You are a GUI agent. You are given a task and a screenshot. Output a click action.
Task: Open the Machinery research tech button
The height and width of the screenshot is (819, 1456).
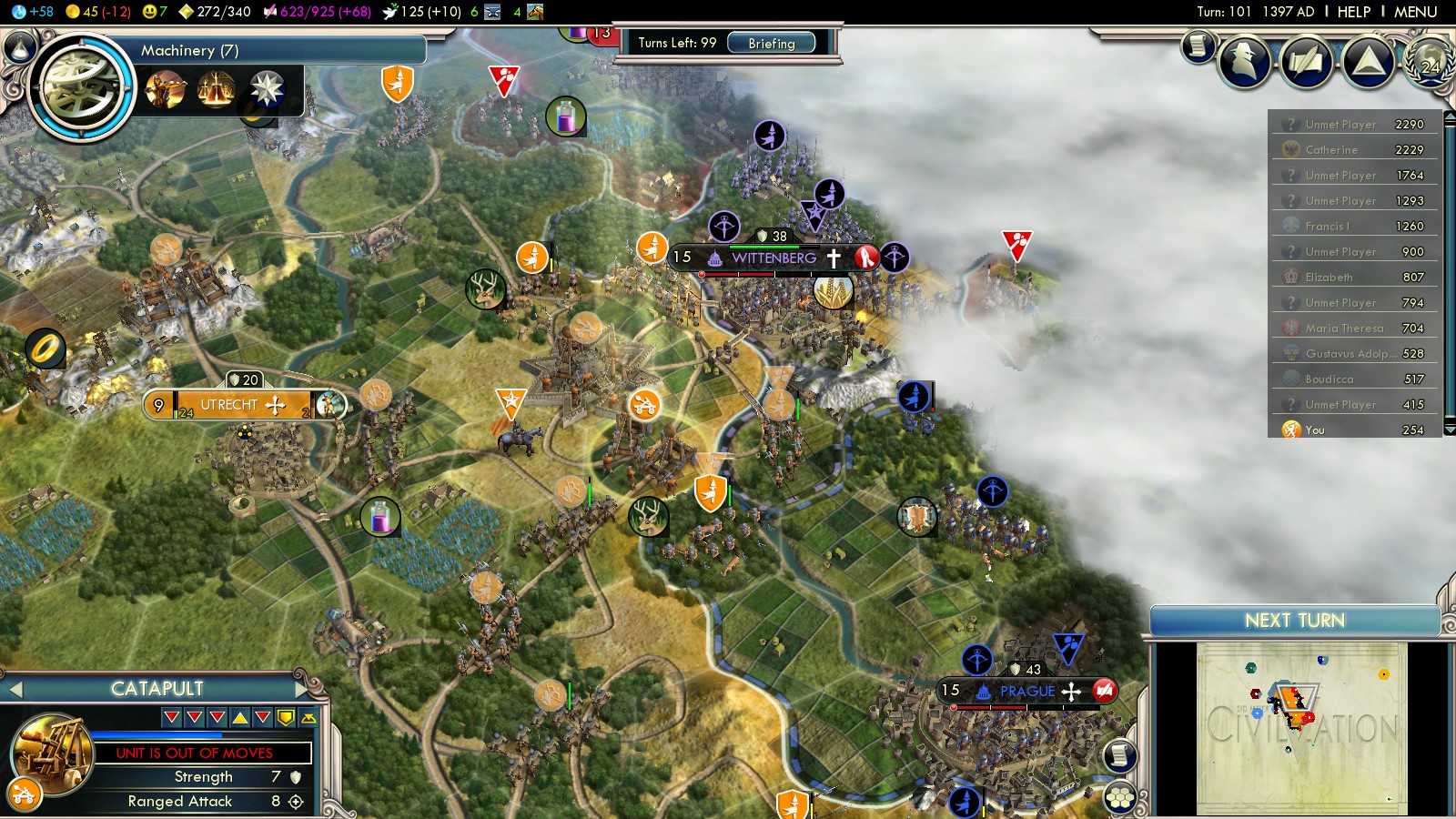[82, 88]
